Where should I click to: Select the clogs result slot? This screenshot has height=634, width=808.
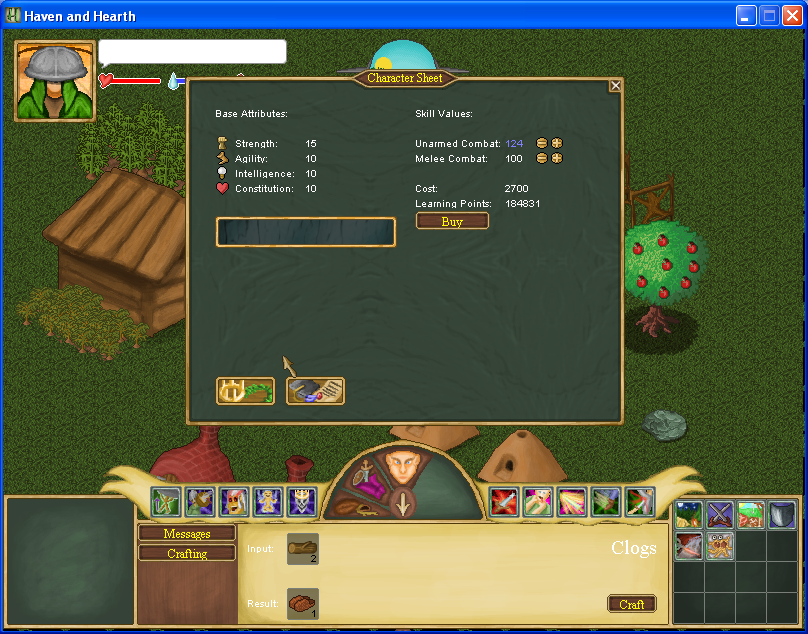point(302,603)
